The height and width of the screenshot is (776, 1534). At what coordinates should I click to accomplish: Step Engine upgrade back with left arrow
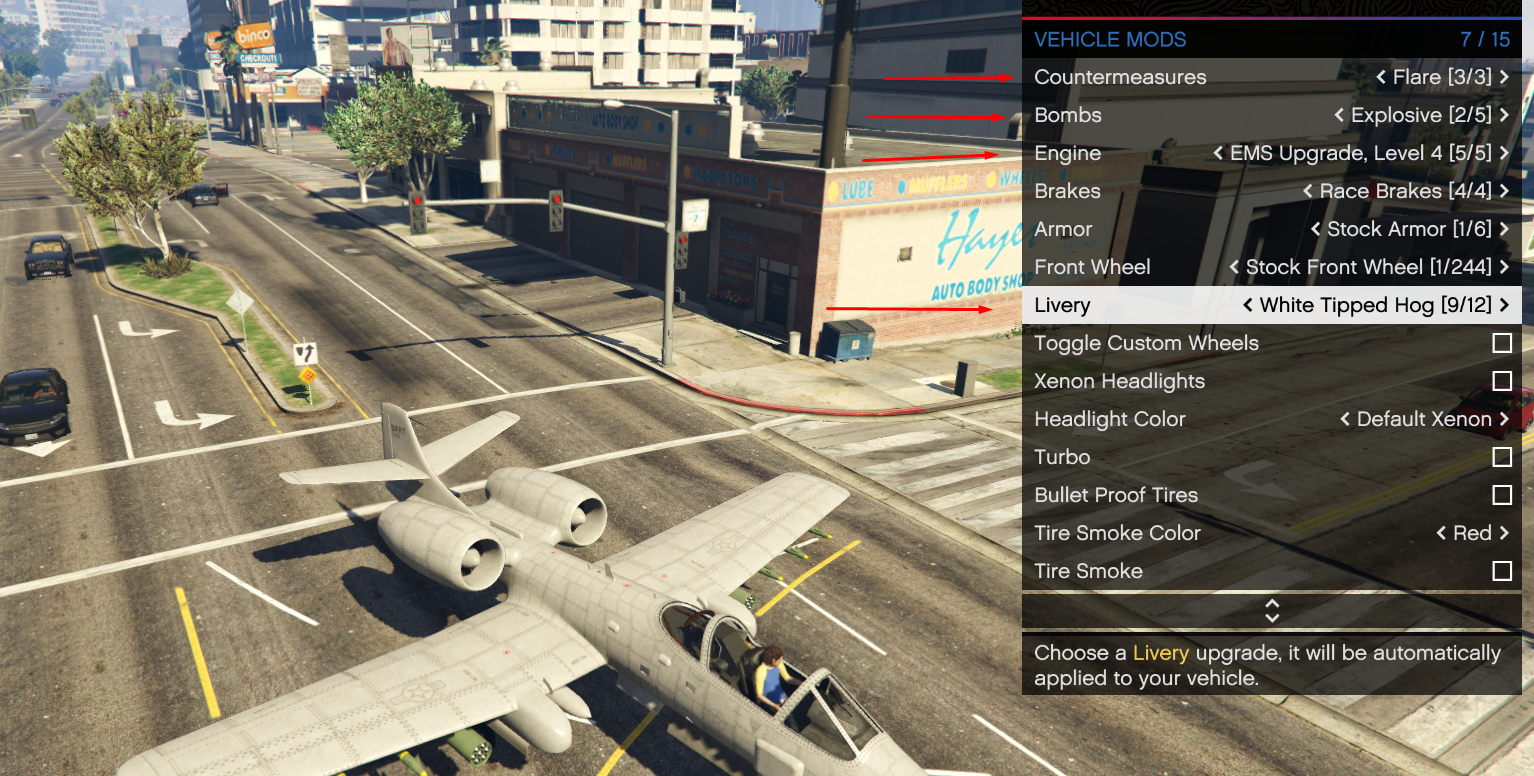(1218, 153)
